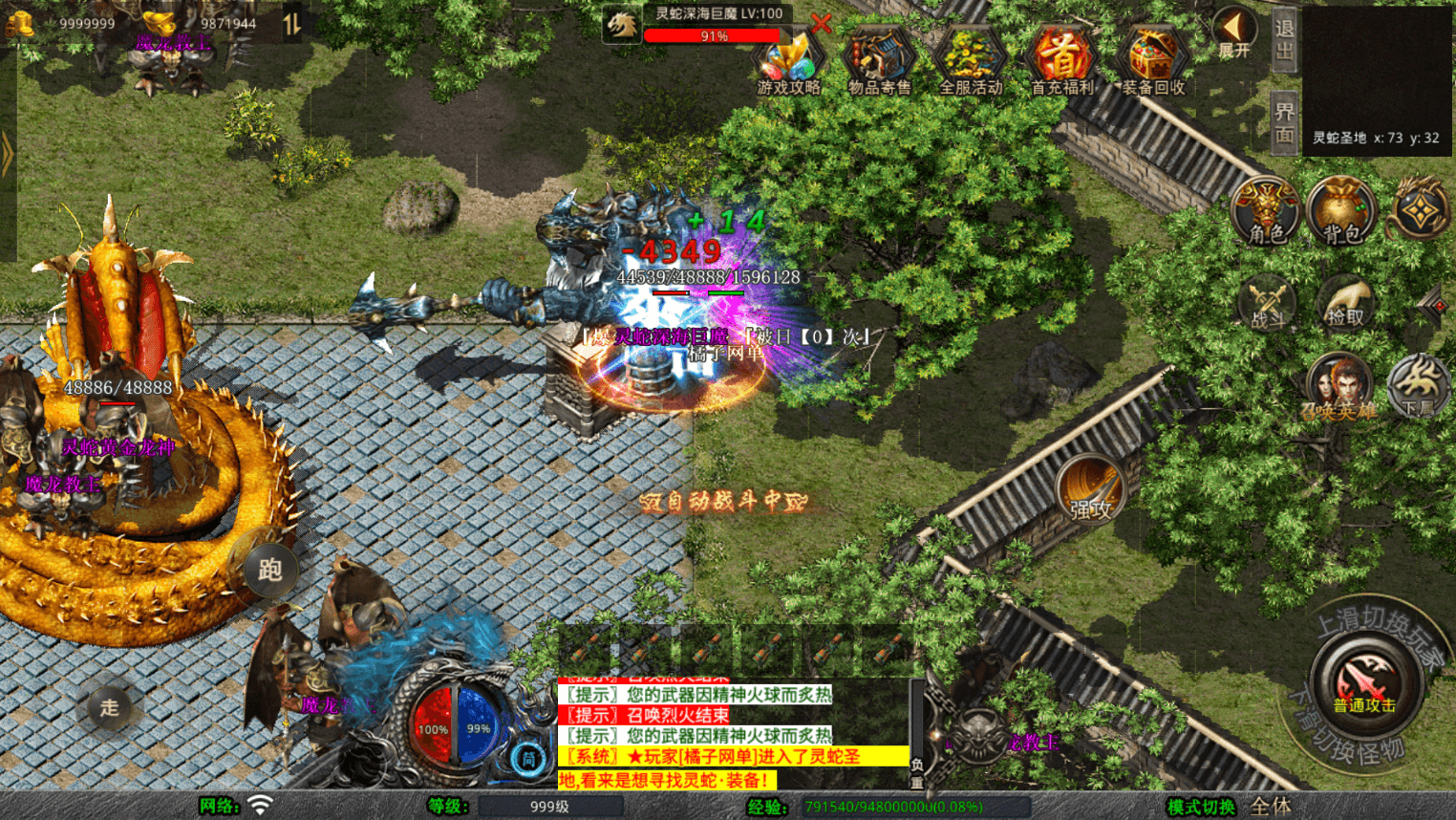Toggle 捡取 auto pickup

point(1346,301)
